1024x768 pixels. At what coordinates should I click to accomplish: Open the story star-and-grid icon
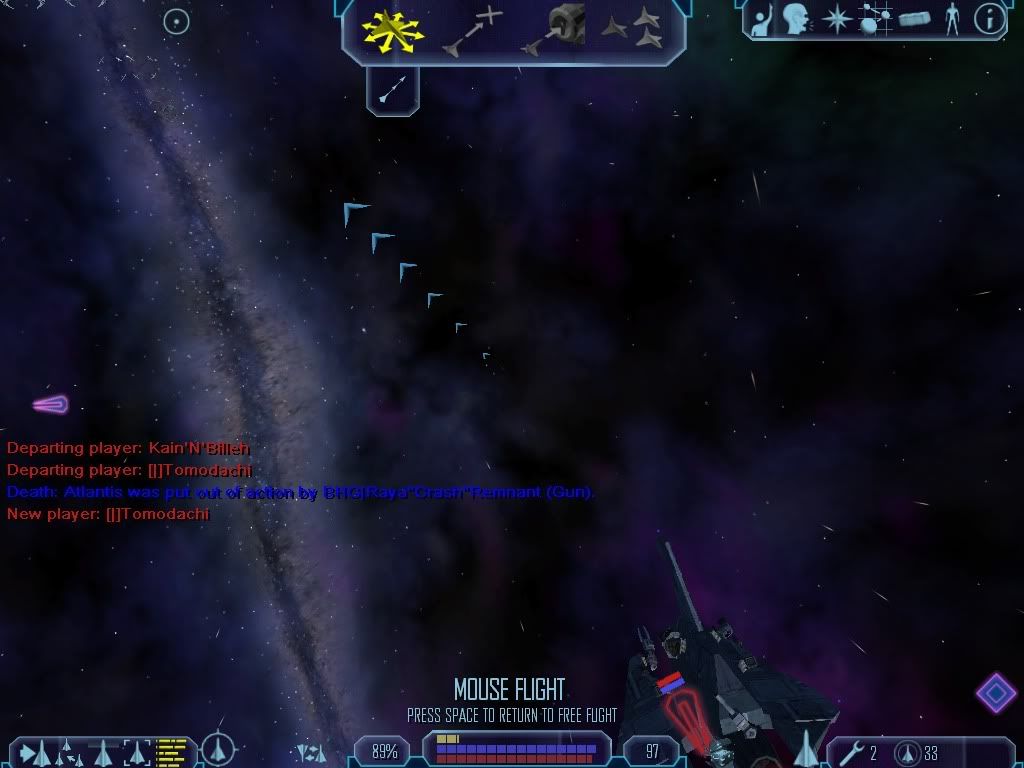(874, 19)
